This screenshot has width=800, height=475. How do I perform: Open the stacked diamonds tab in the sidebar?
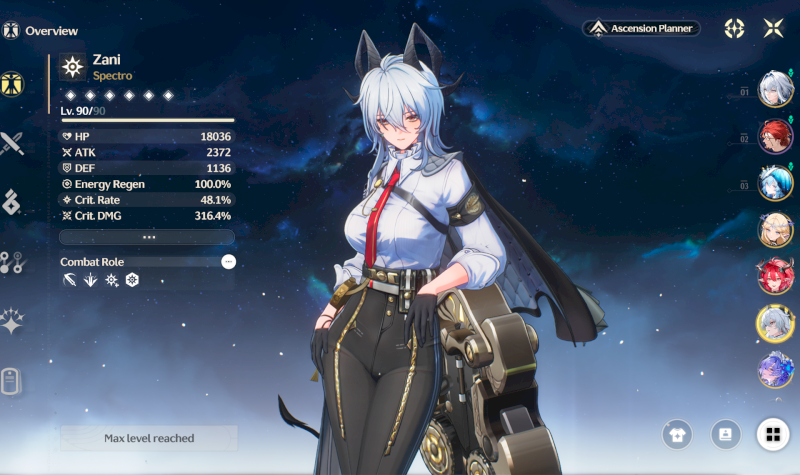12,203
